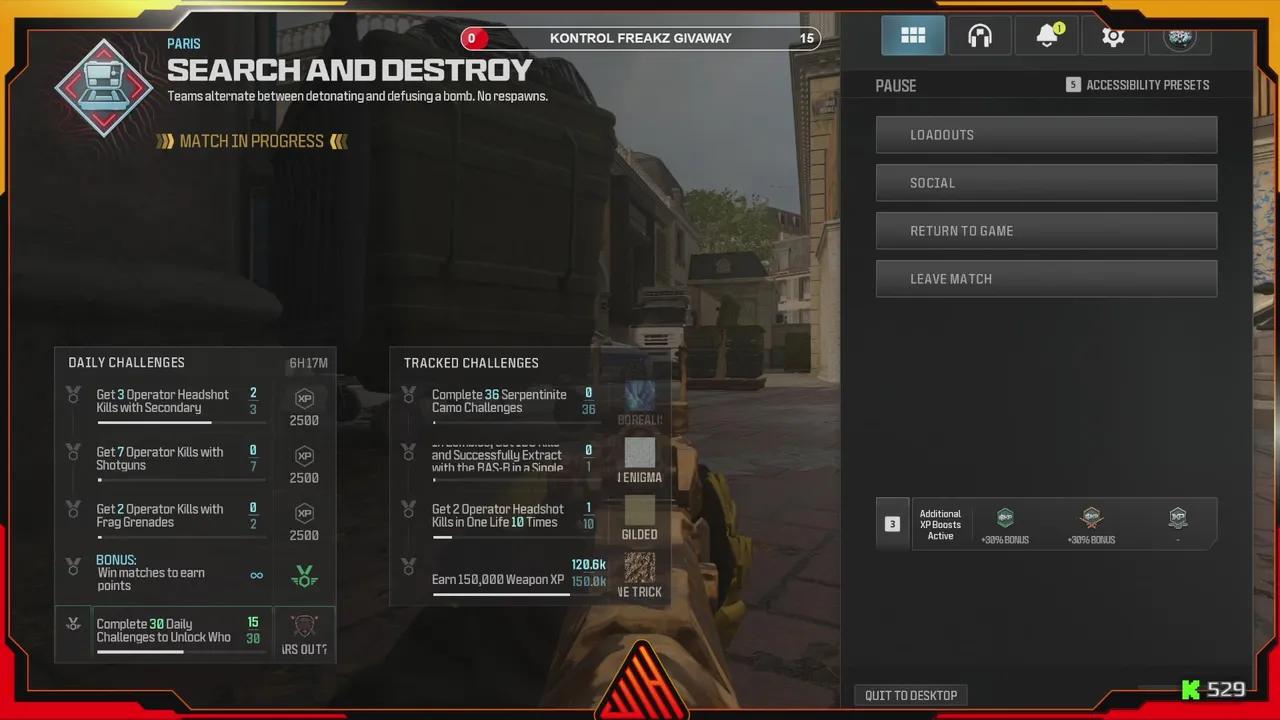Click the Quit to Desktop button

coord(911,695)
